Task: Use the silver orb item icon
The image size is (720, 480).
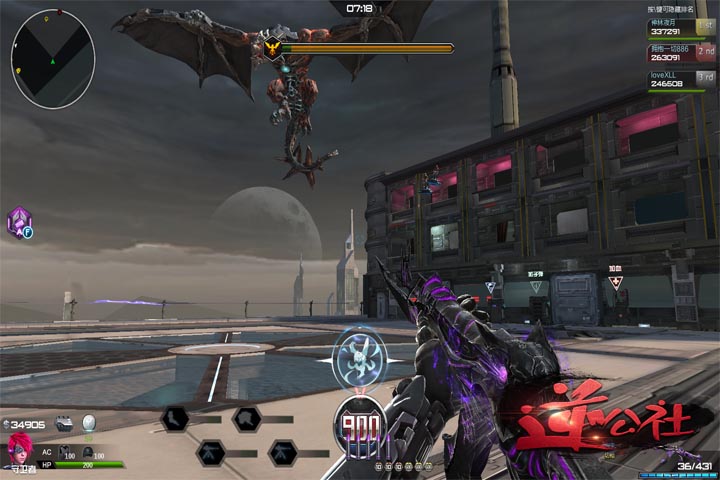Action: pyautogui.click(x=89, y=422)
